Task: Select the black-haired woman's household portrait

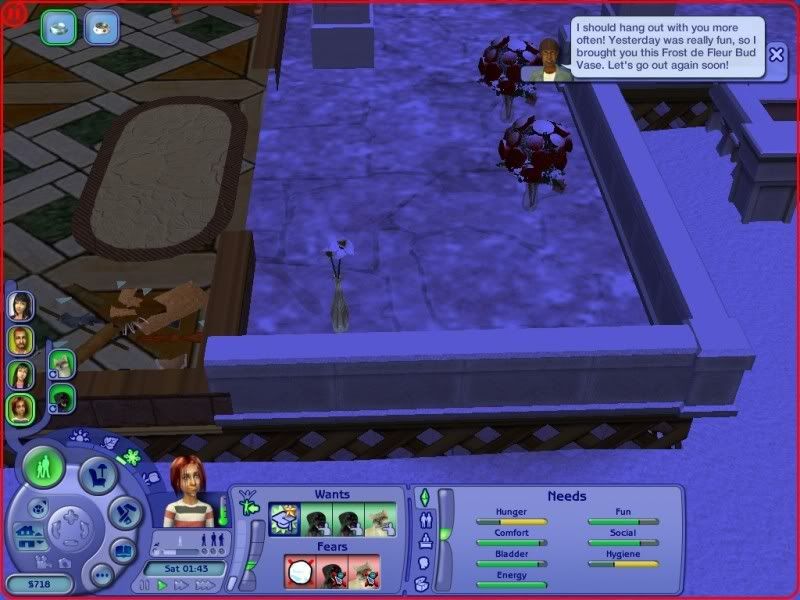Action: click(20, 305)
